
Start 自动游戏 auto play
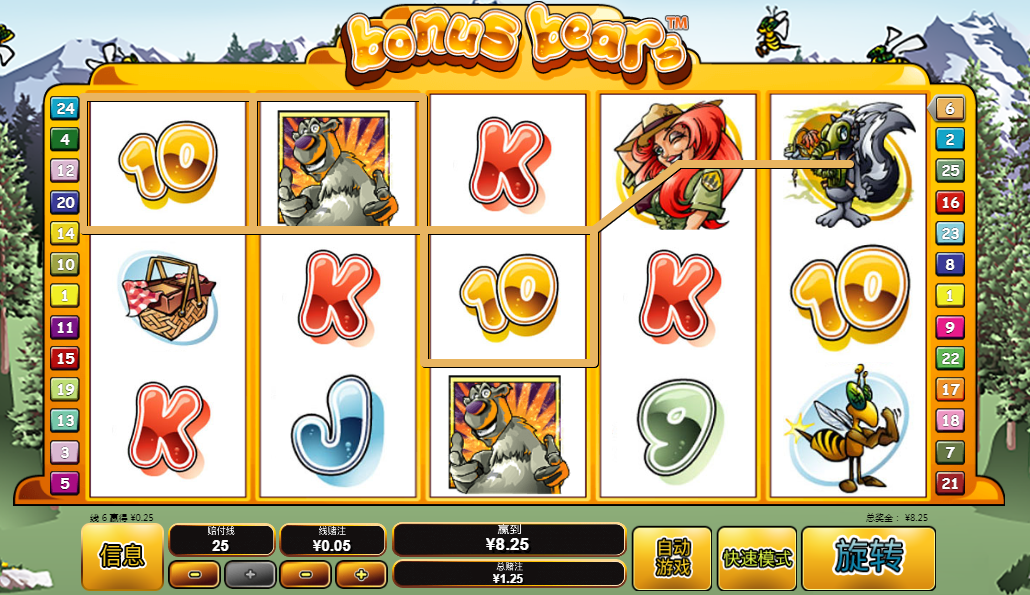(672, 558)
